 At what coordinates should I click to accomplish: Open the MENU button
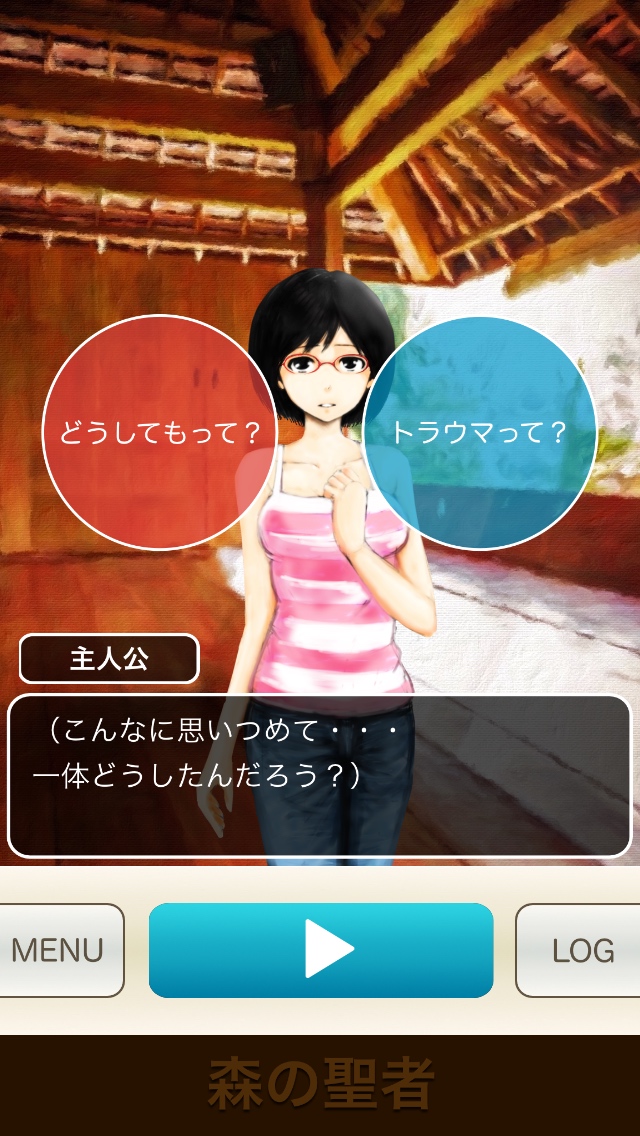60,950
